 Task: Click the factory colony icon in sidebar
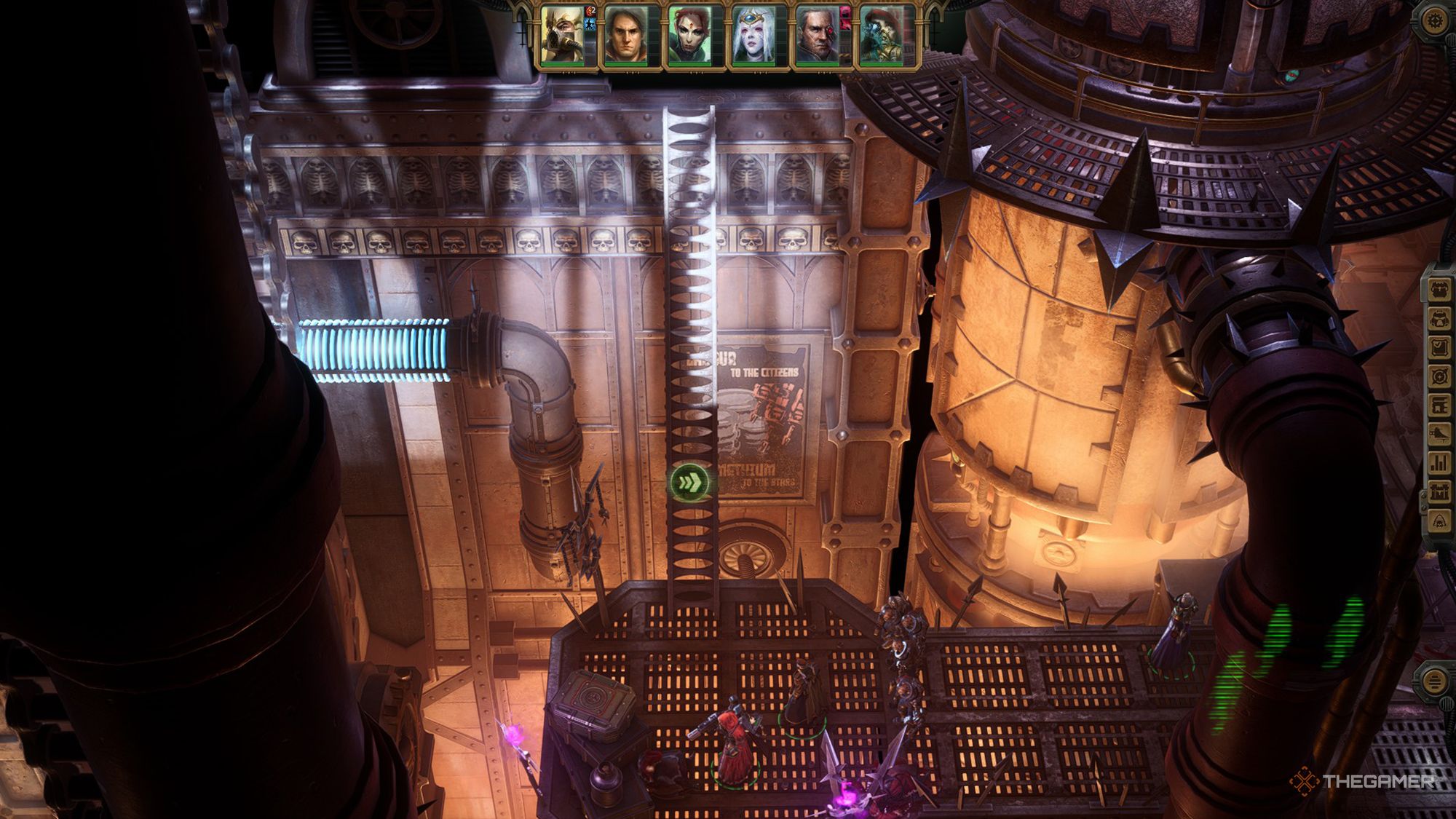1440,492
